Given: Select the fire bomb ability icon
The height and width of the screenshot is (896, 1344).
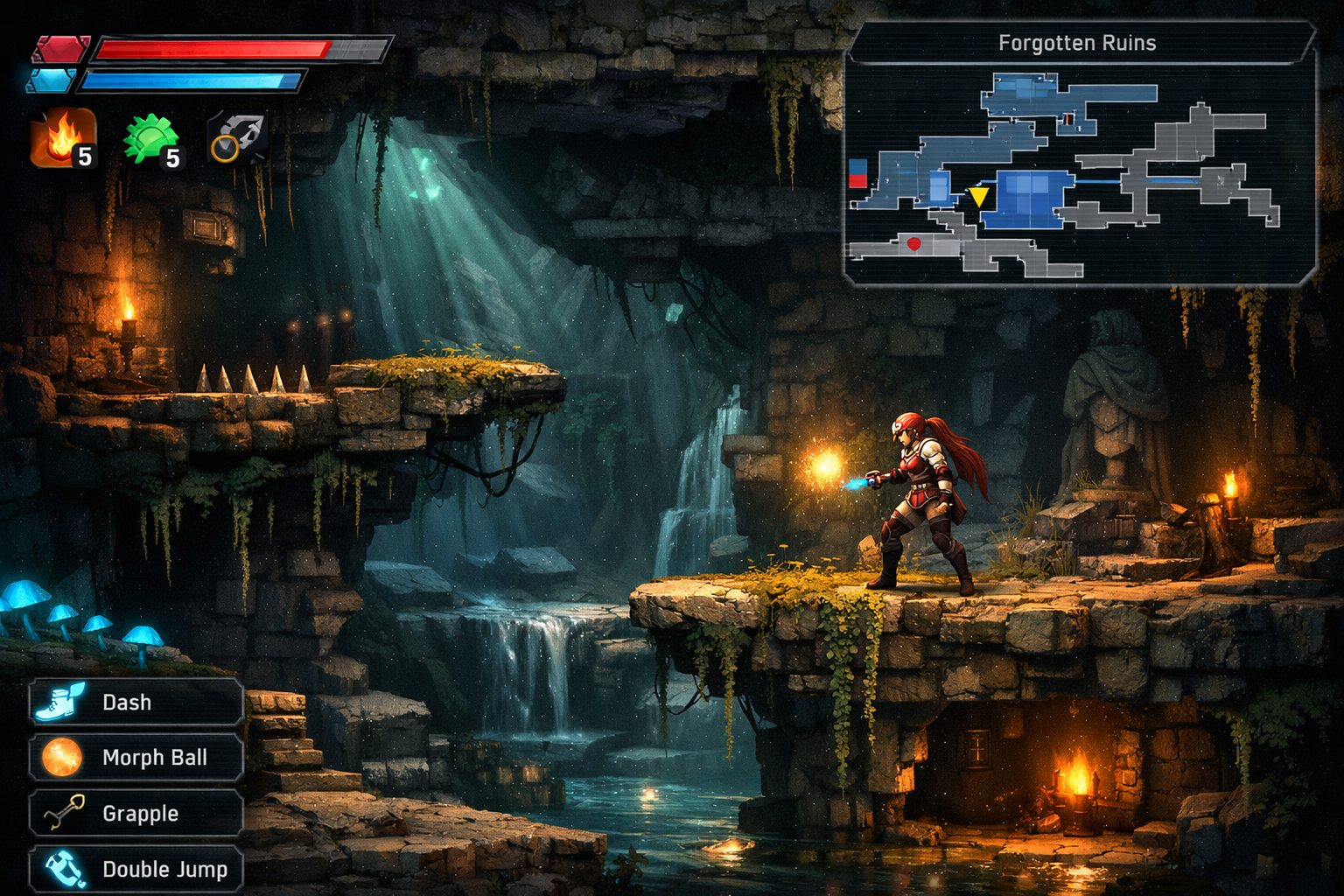Looking at the screenshot, I should coord(61,140).
